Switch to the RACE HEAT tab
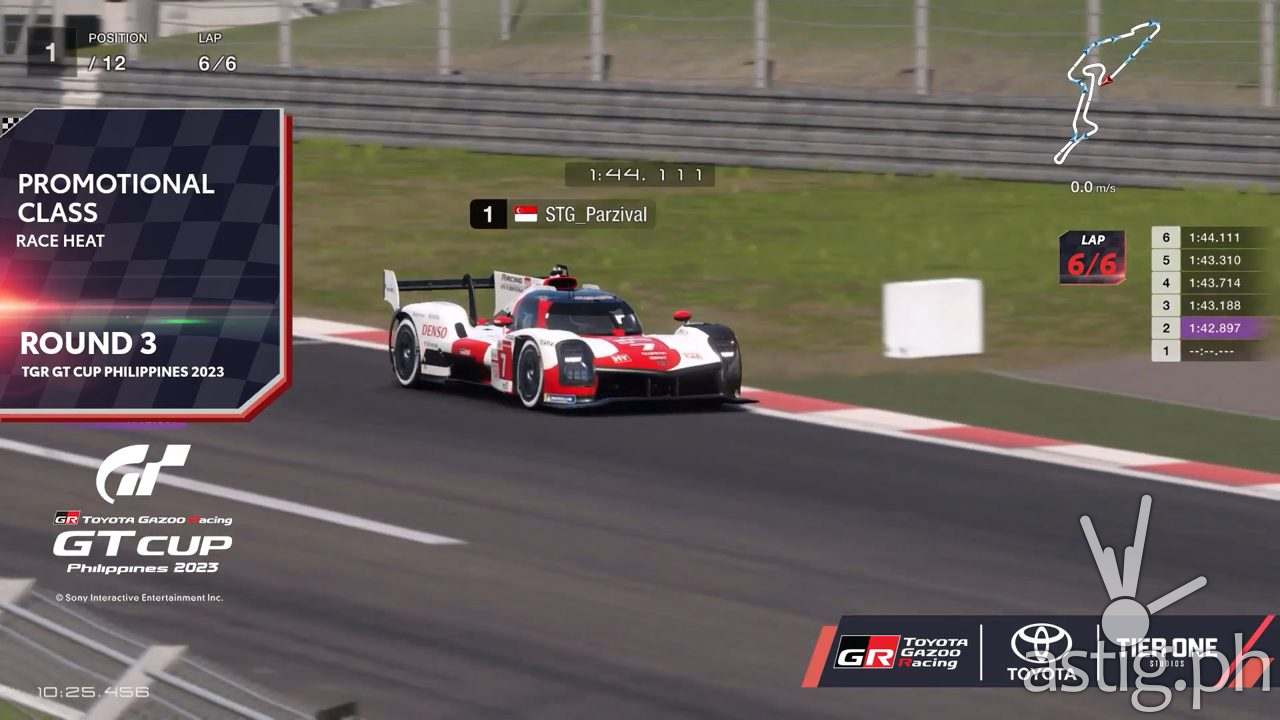1280x720 pixels. click(x=58, y=241)
